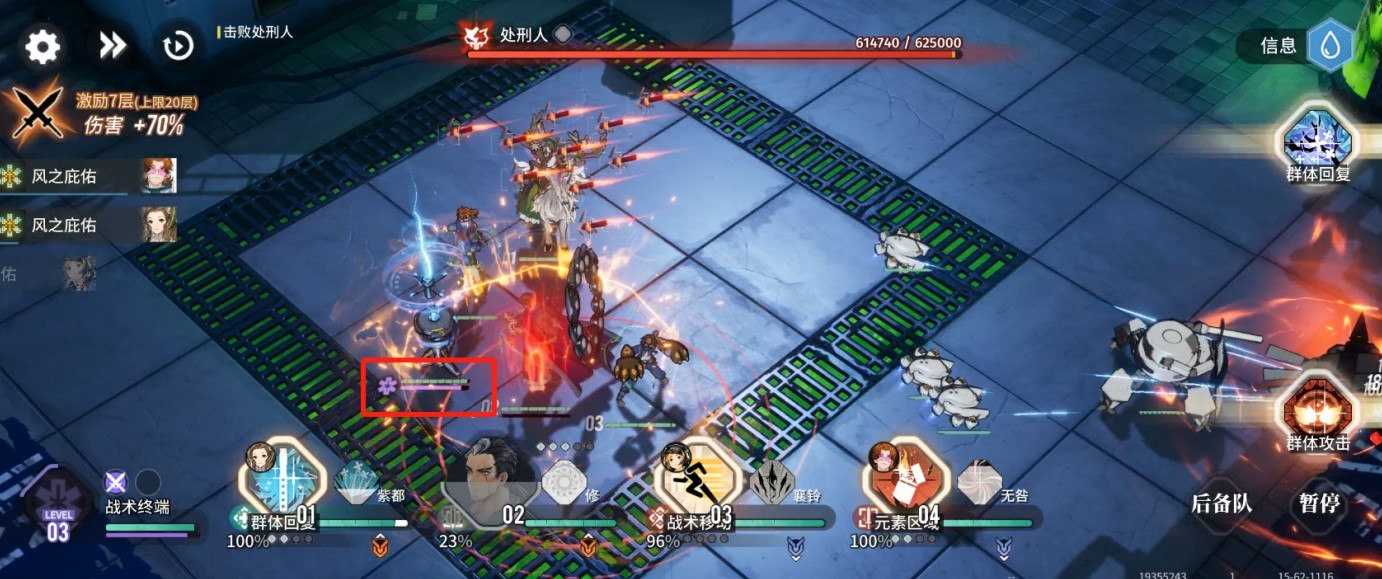Select the pink-glasses character's 风之庇佑 buff
The height and width of the screenshot is (579, 1382).
tap(158, 177)
